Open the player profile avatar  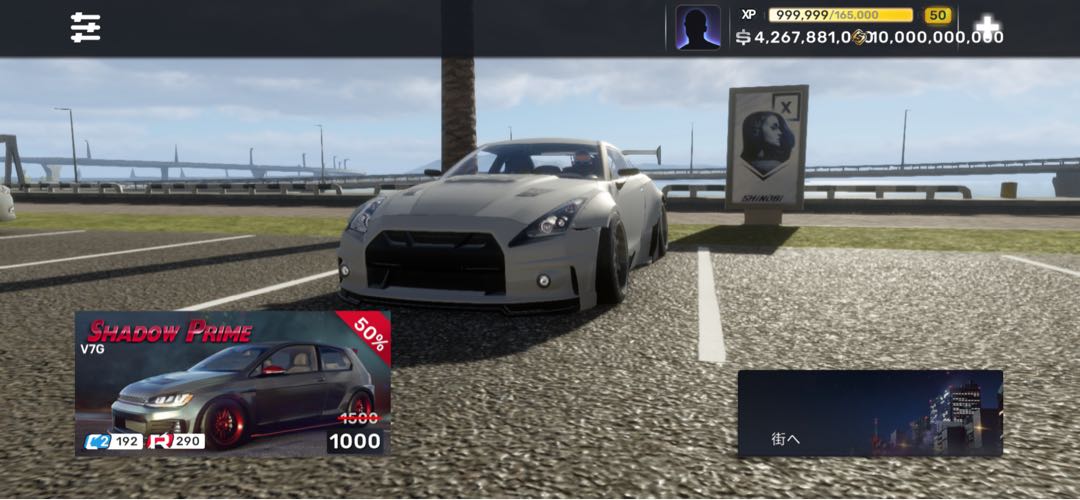click(x=697, y=28)
